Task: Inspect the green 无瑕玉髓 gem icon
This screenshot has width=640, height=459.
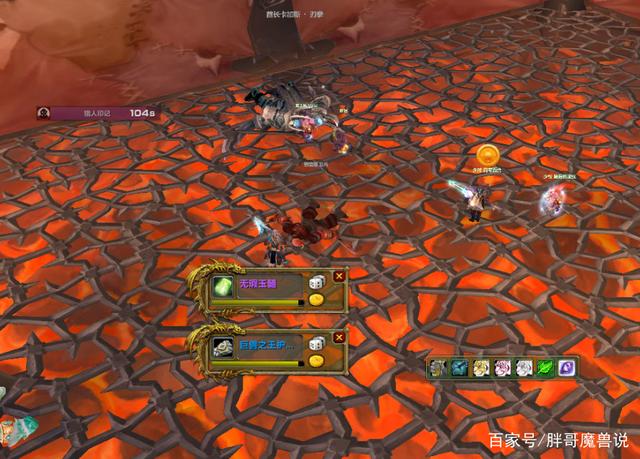Action: tap(222, 287)
